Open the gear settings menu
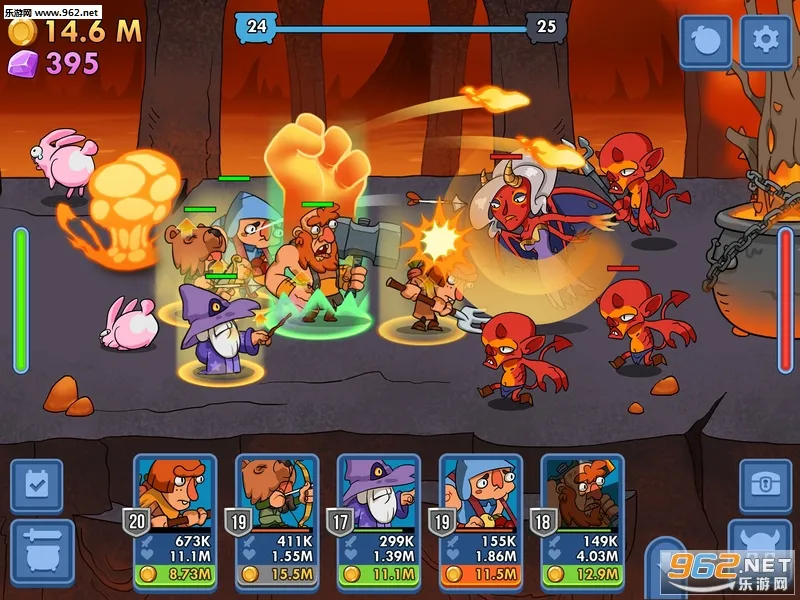The height and width of the screenshot is (600, 800). pos(765,41)
